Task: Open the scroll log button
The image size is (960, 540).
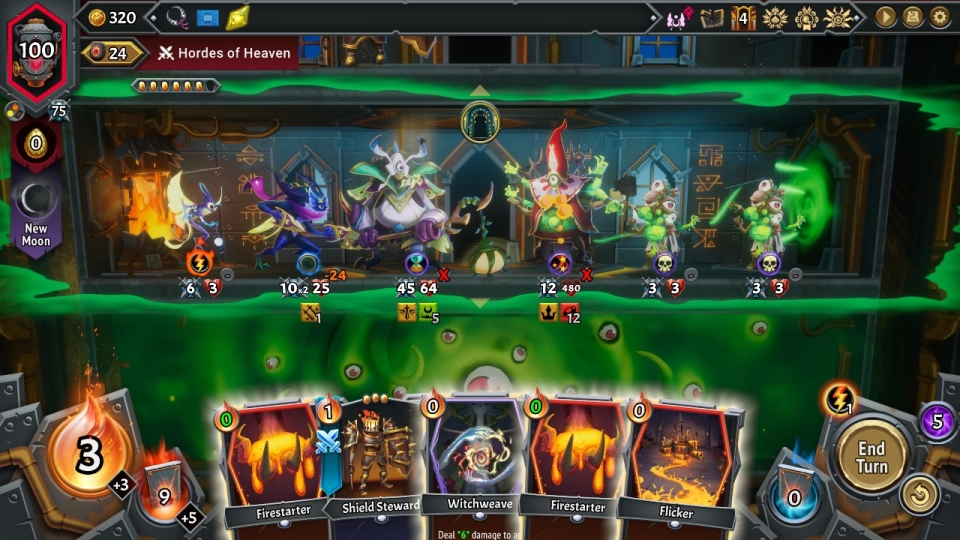Action: pos(913,17)
